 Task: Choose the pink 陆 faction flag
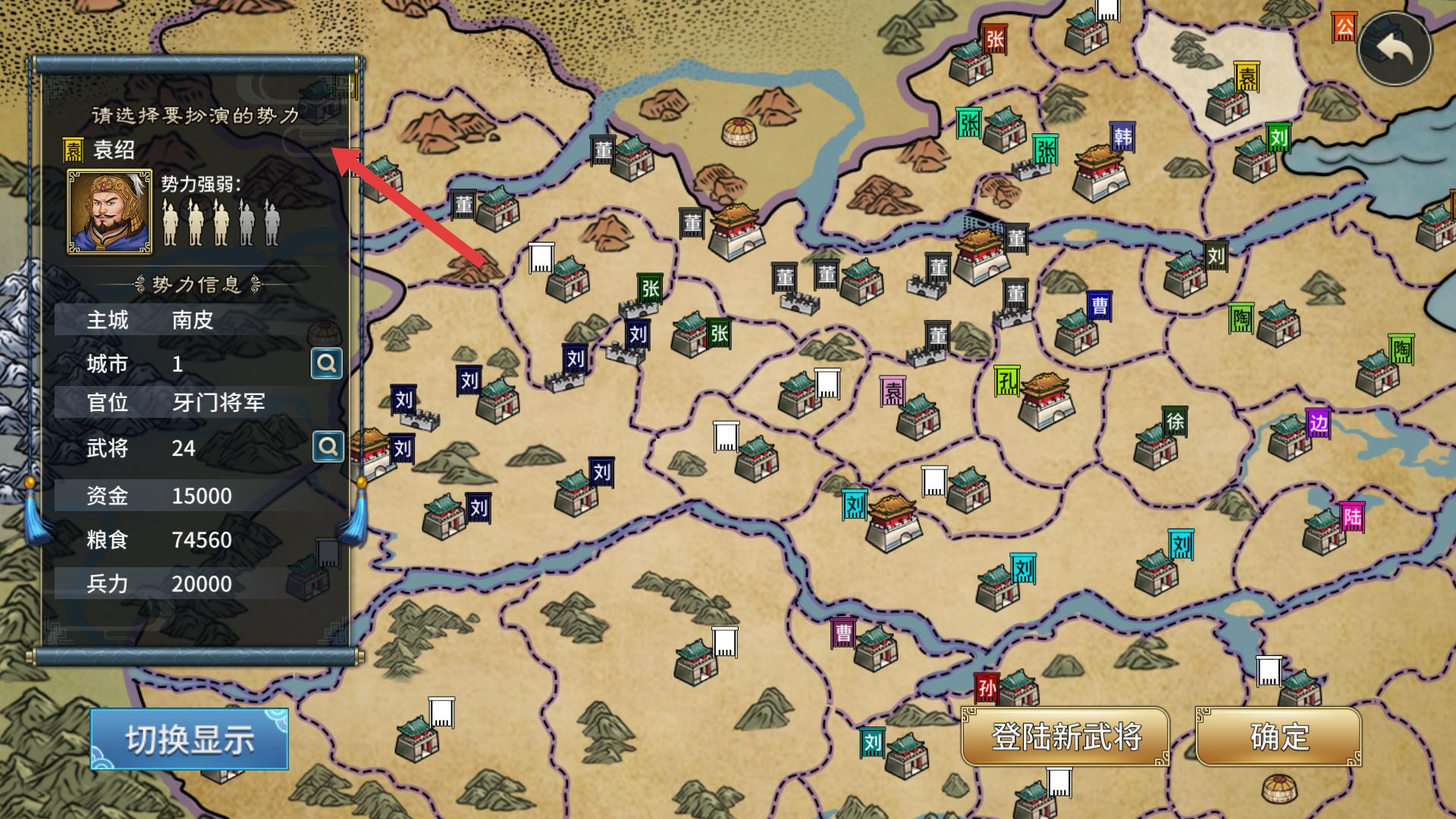coord(1352,518)
